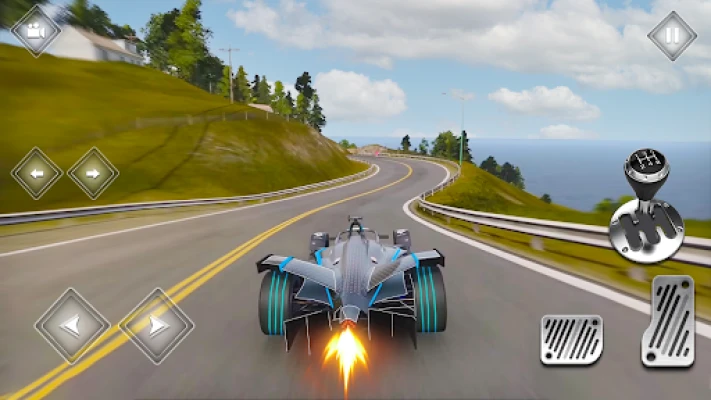Switch the camera view
This screenshot has height=400, width=711.
(36, 31)
